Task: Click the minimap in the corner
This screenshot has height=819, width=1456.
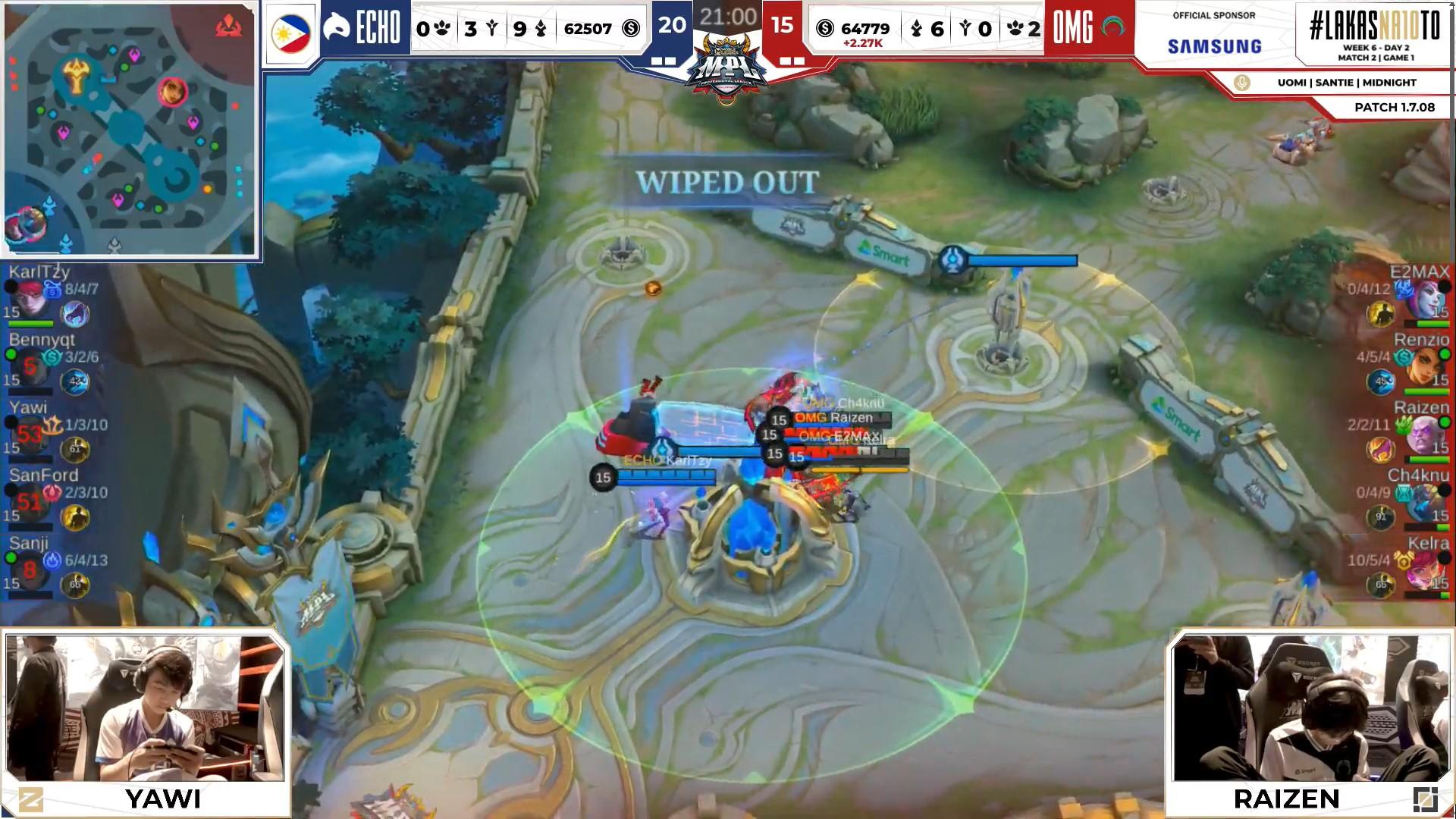Action: click(130, 130)
